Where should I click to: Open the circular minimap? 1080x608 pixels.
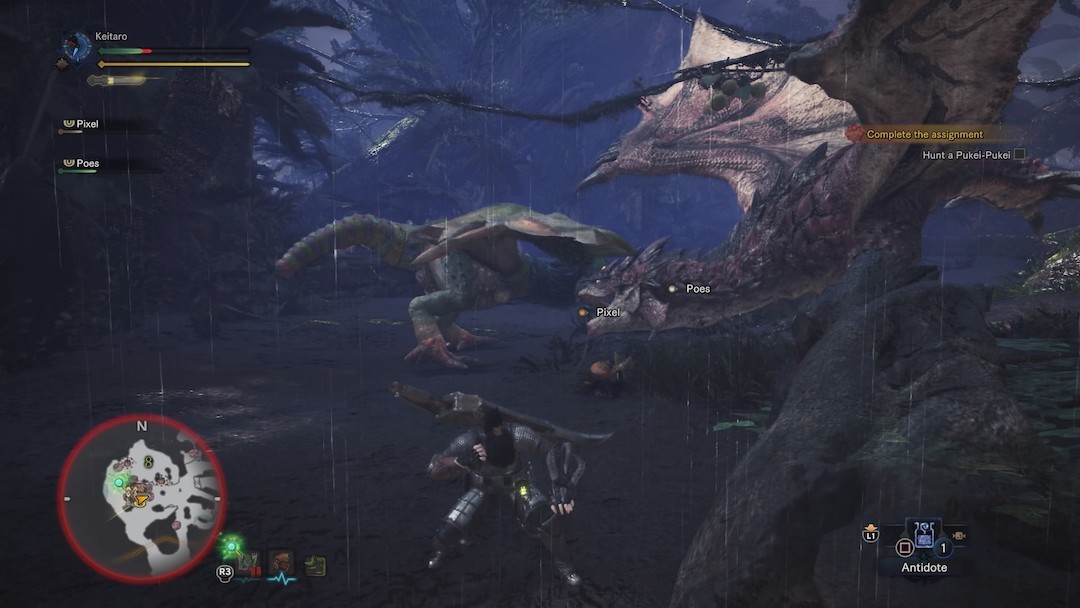point(141,497)
